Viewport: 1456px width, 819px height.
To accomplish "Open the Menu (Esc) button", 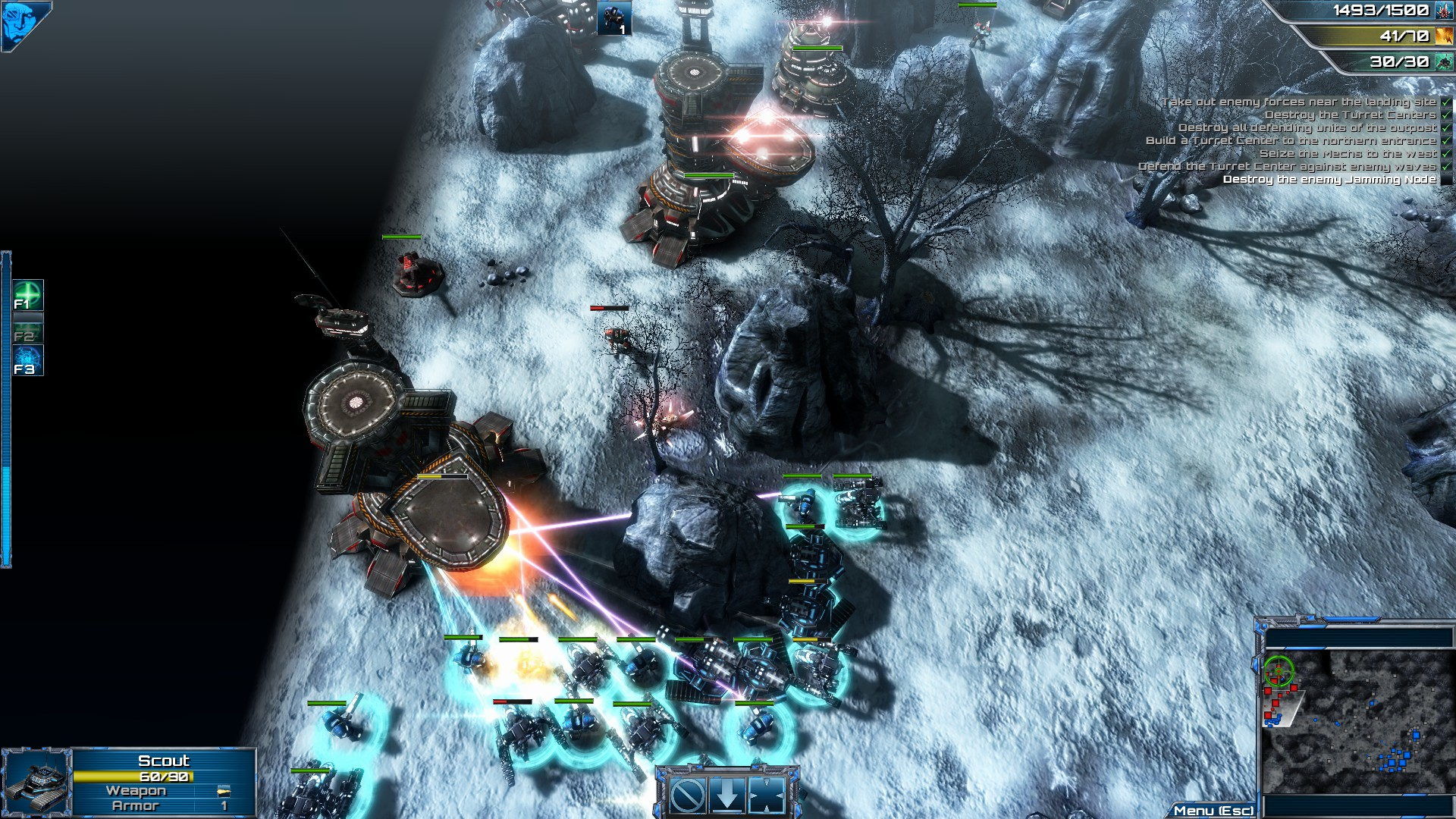I will point(1213,811).
